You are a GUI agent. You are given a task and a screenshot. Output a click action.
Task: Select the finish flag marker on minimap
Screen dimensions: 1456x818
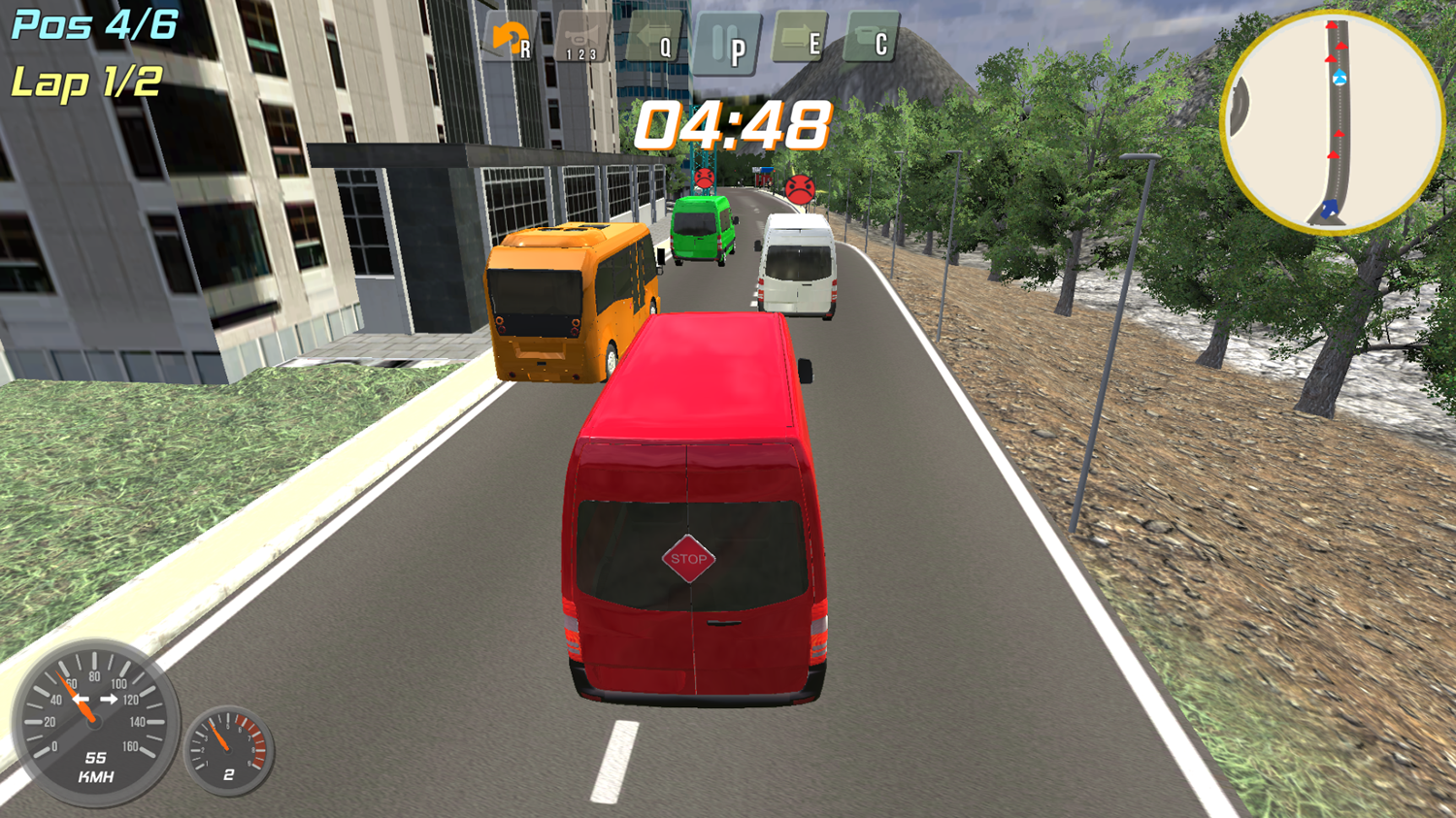pos(1330,210)
